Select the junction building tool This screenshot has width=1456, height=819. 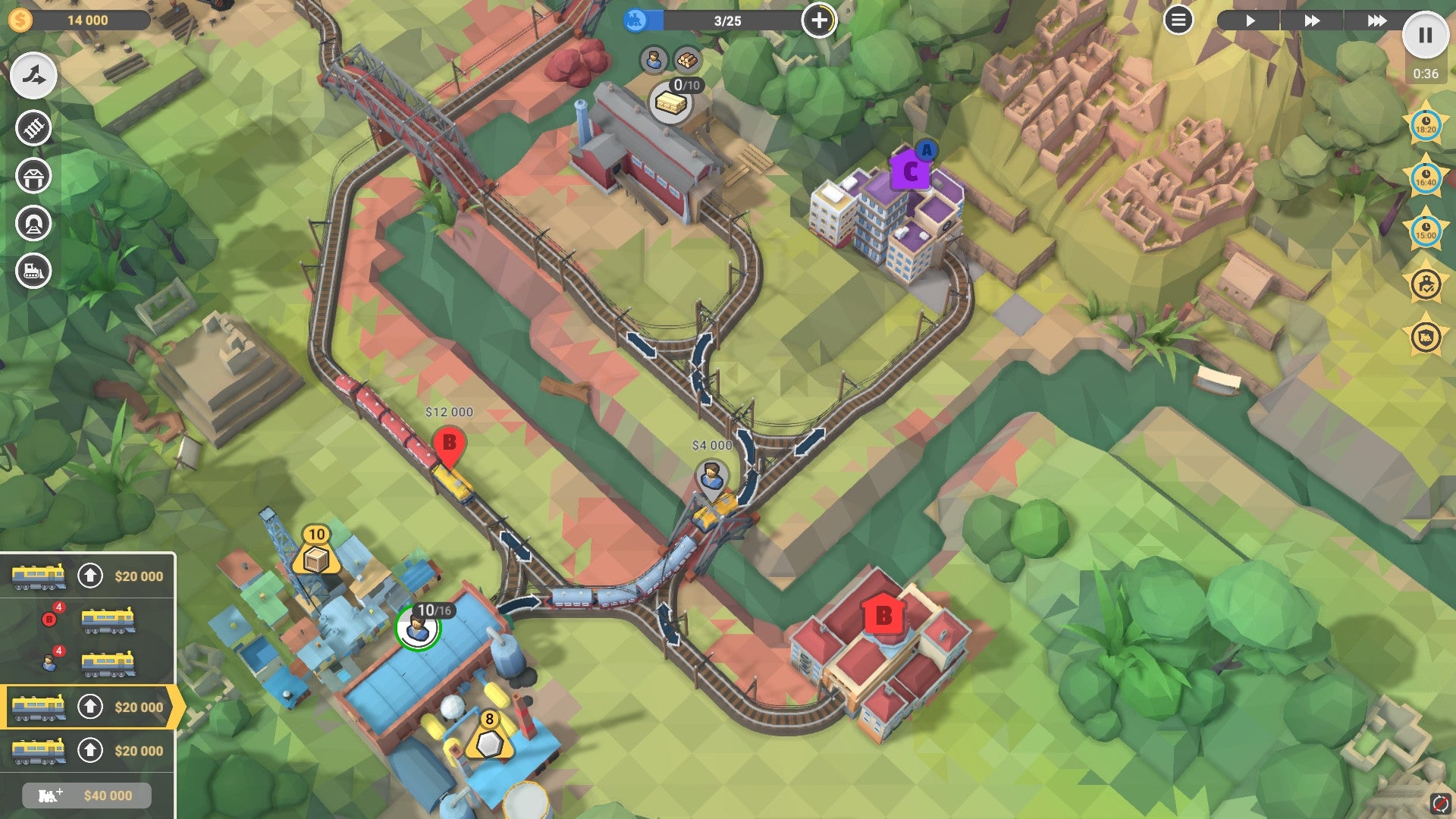tap(32, 75)
